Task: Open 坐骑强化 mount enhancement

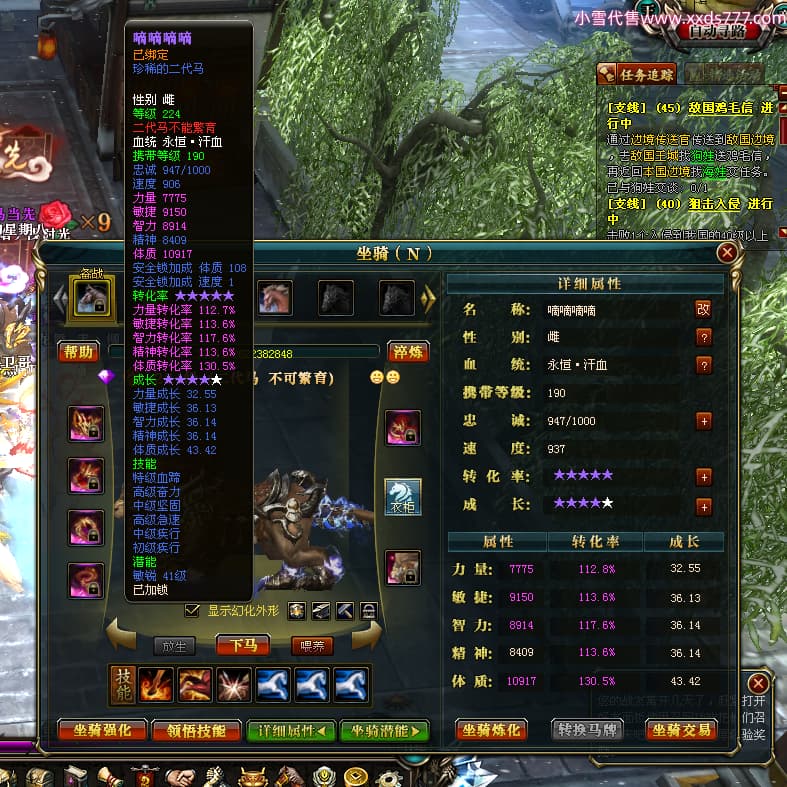Action: point(102,730)
